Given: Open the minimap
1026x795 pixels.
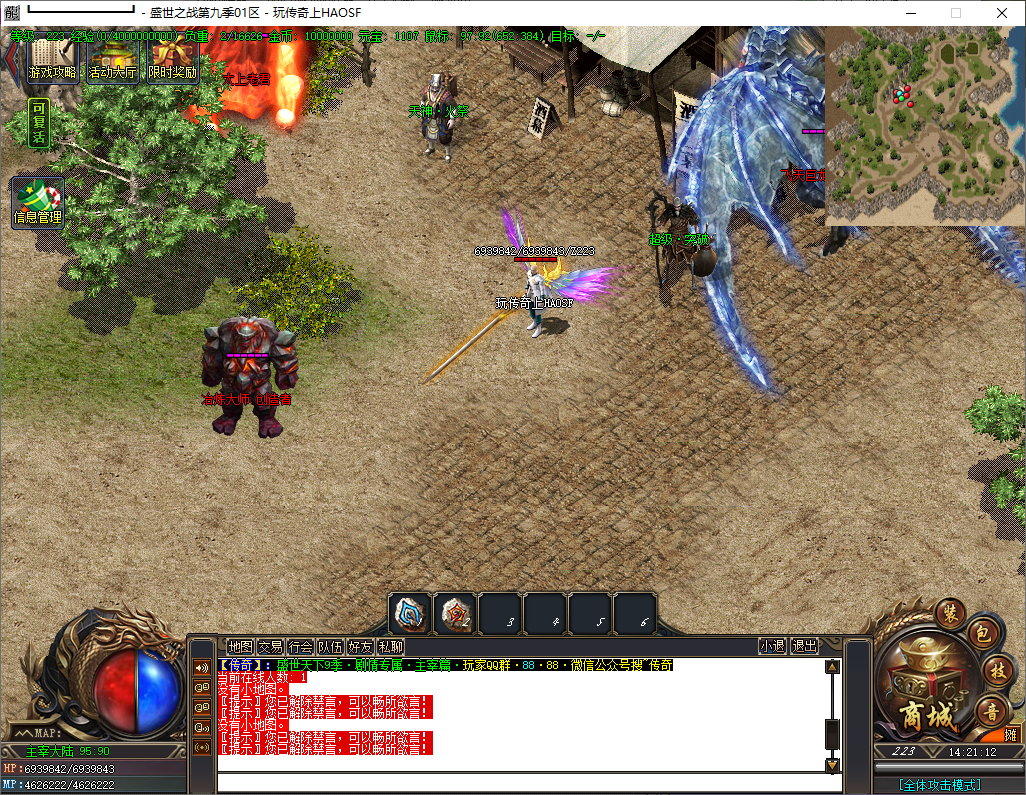Looking at the screenshot, I should click(924, 125).
